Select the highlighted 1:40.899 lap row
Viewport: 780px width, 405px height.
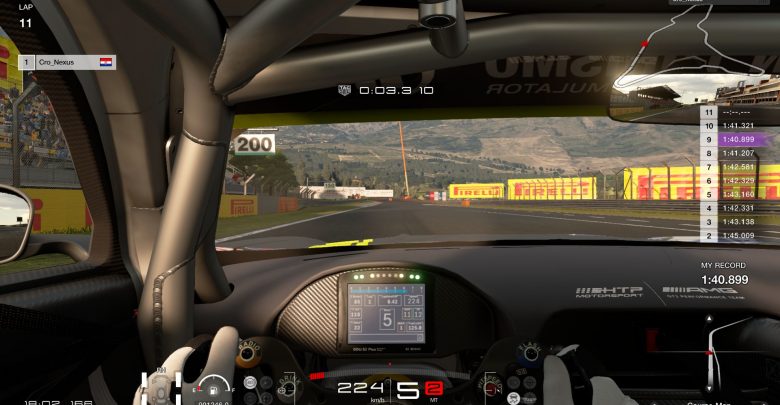click(x=738, y=140)
